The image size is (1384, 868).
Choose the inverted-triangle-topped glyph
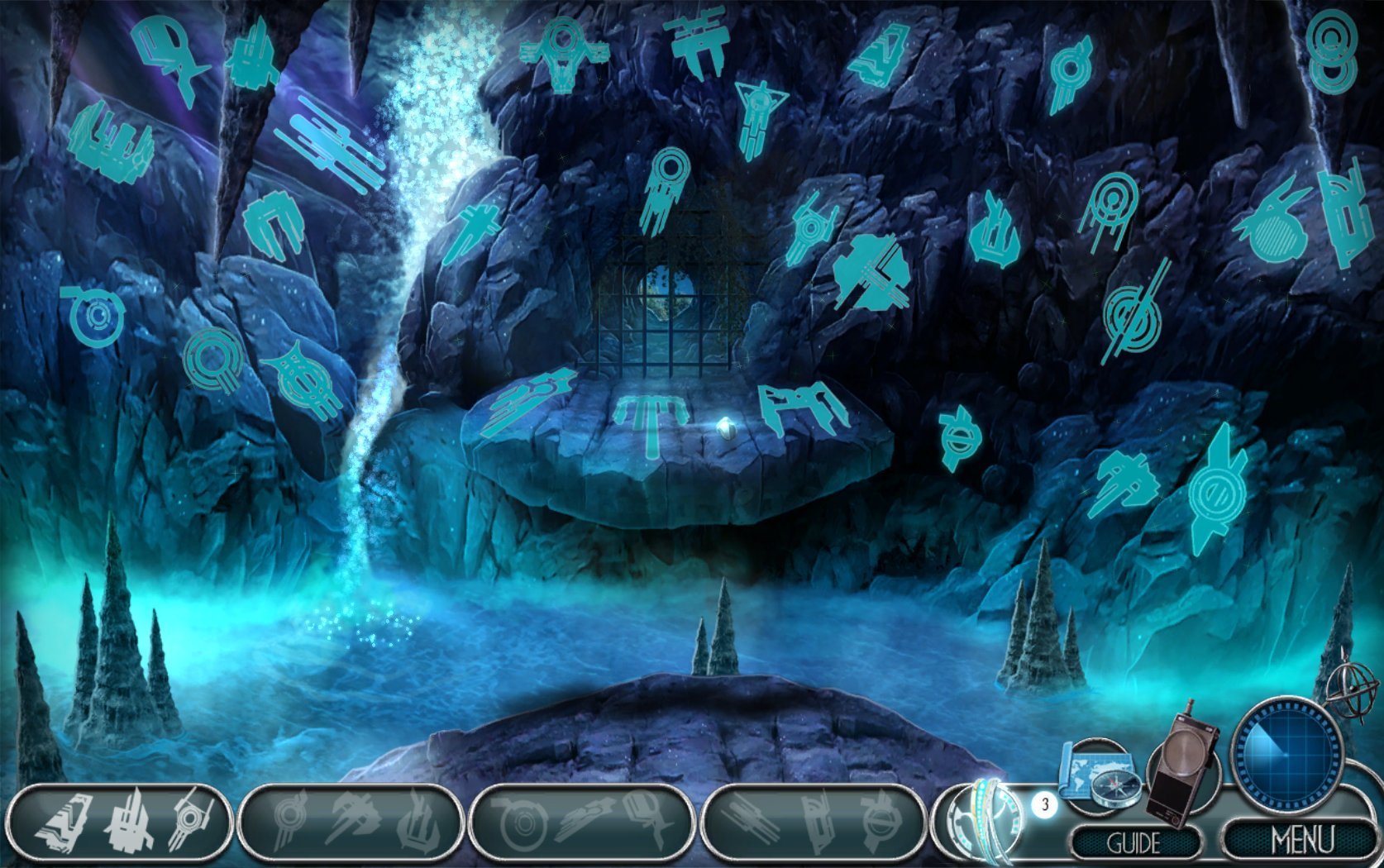(x=758, y=115)
